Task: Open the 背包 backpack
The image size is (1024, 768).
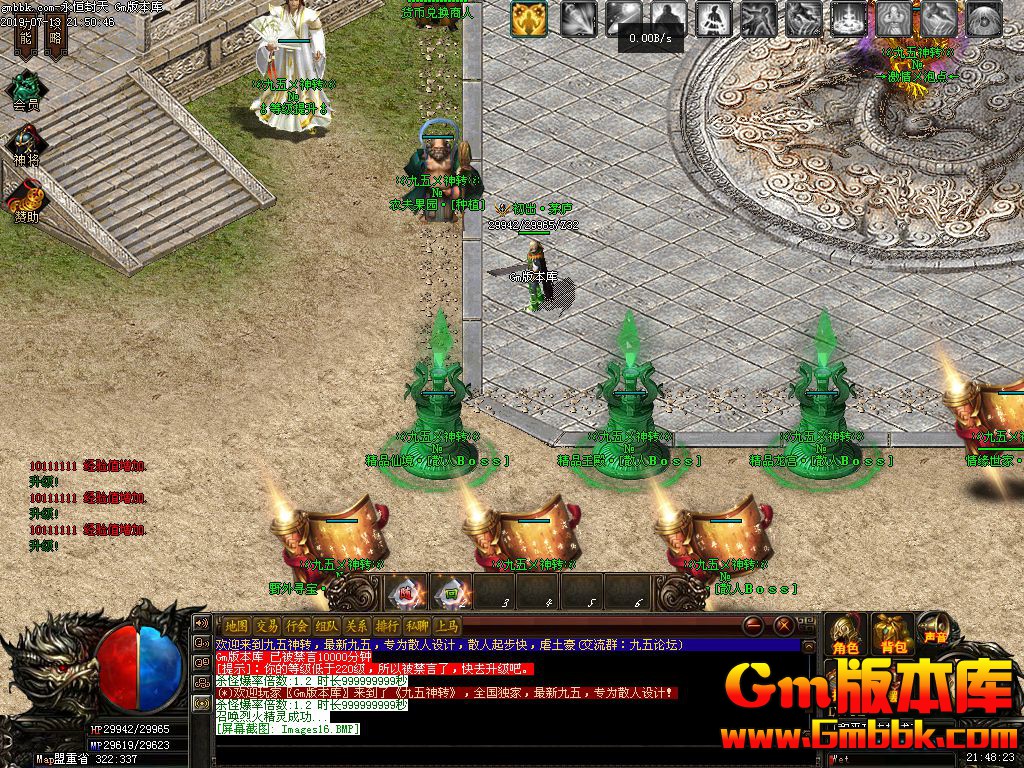Action: (891, 634)
